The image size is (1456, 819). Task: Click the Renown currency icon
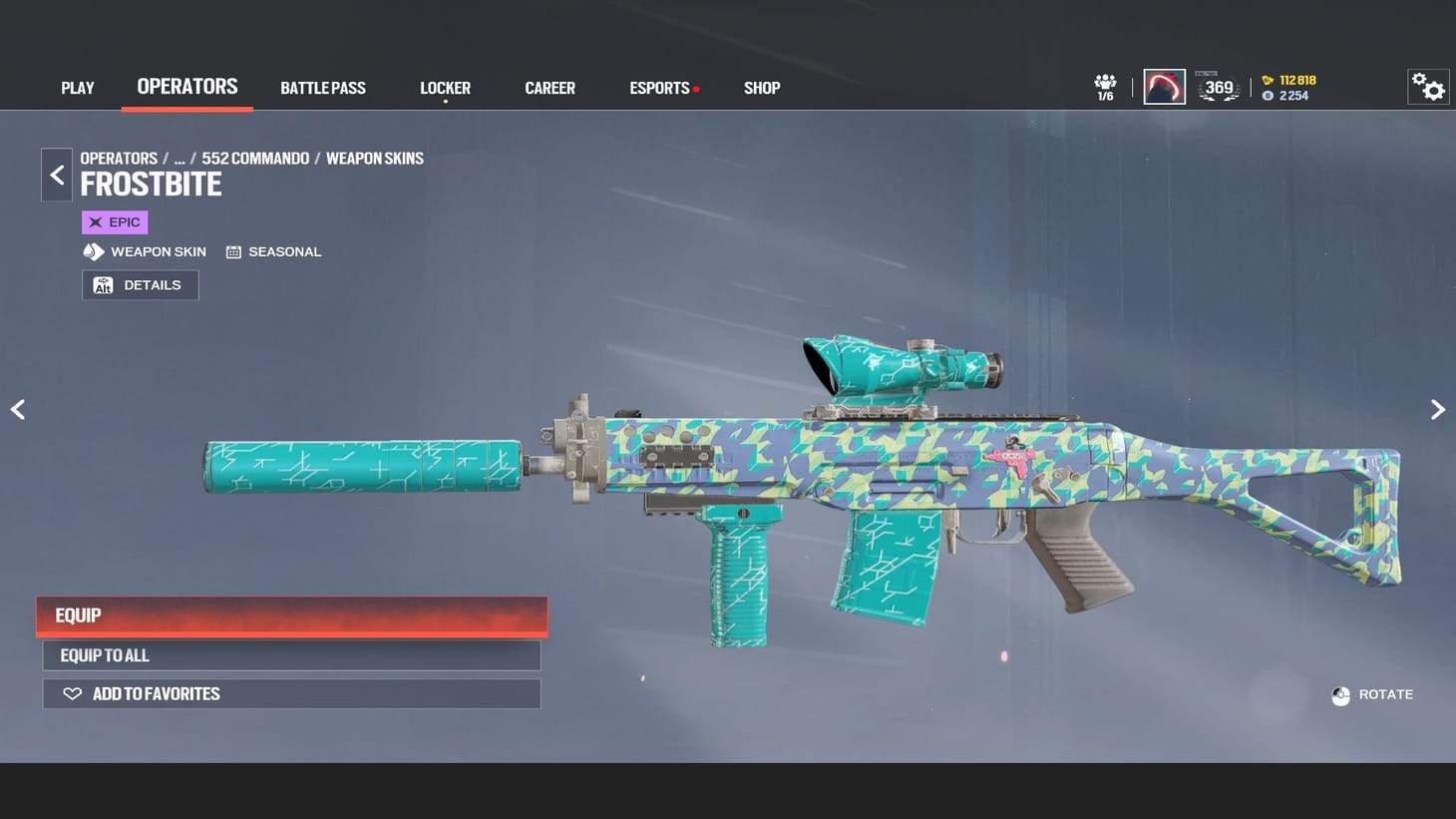tap(1267, 80)
